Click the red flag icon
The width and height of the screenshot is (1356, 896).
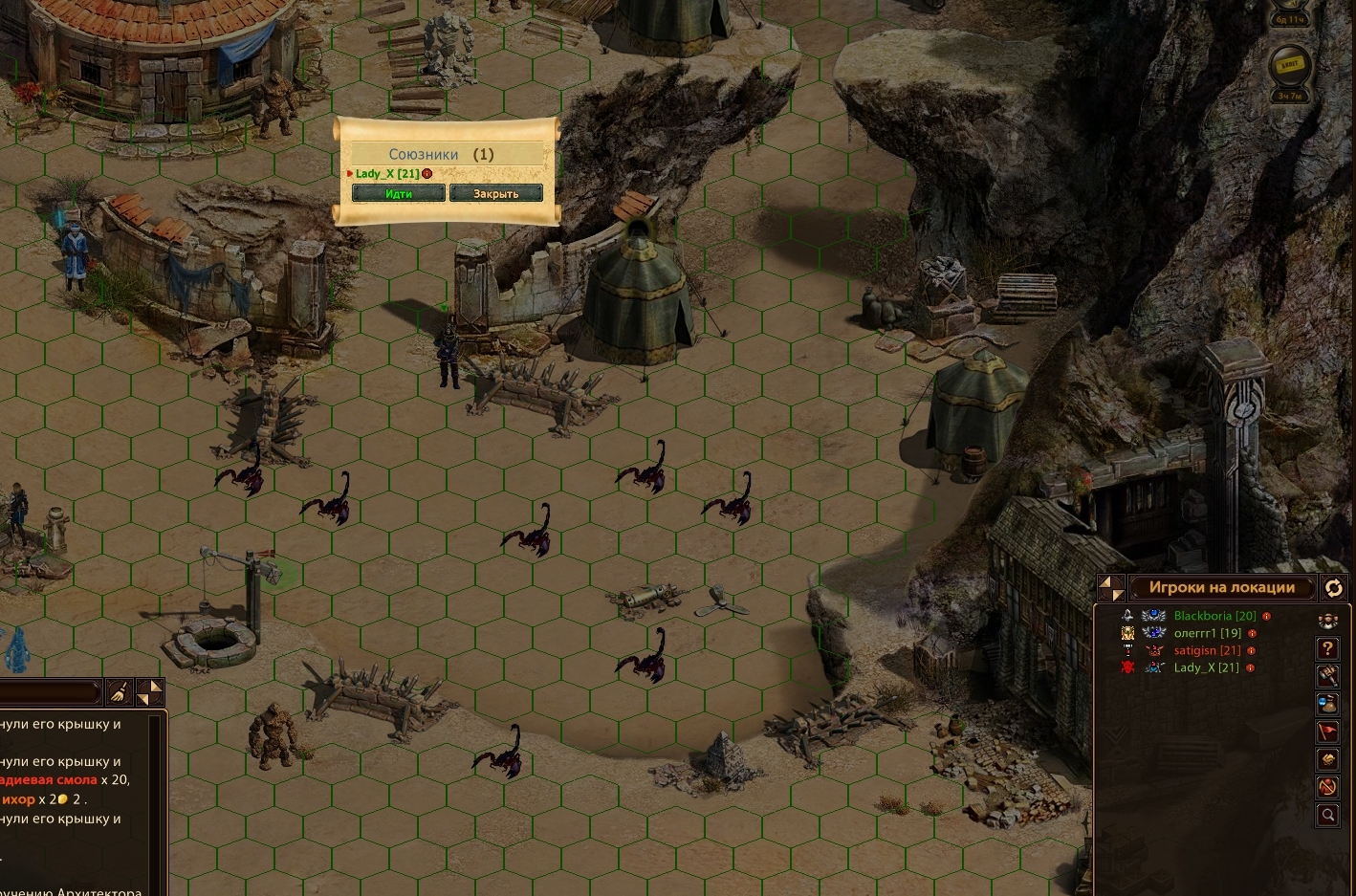coord(1328,732)
